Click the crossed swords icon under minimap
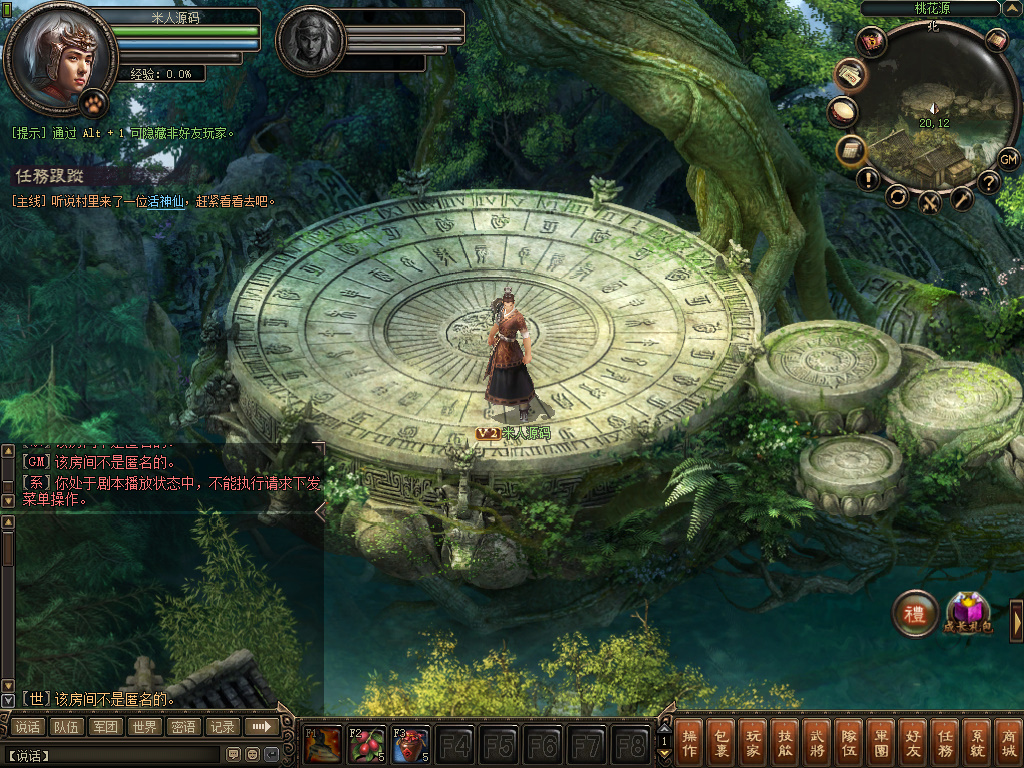This screenshot has width=1024, height=768. [930, 203]
